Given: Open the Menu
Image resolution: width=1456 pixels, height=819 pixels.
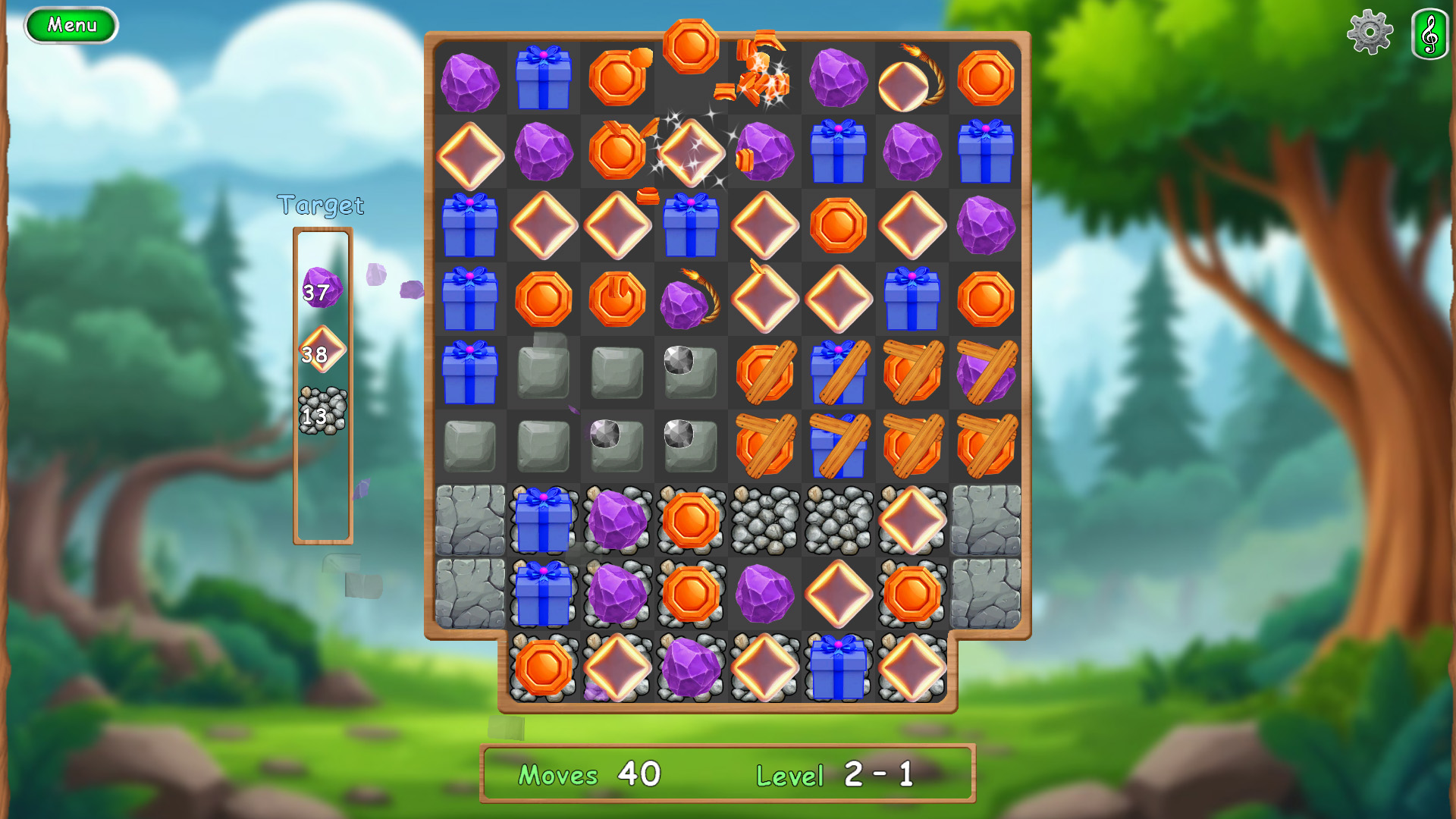Looking at the screenshot, I should click(x=71, y=24).
